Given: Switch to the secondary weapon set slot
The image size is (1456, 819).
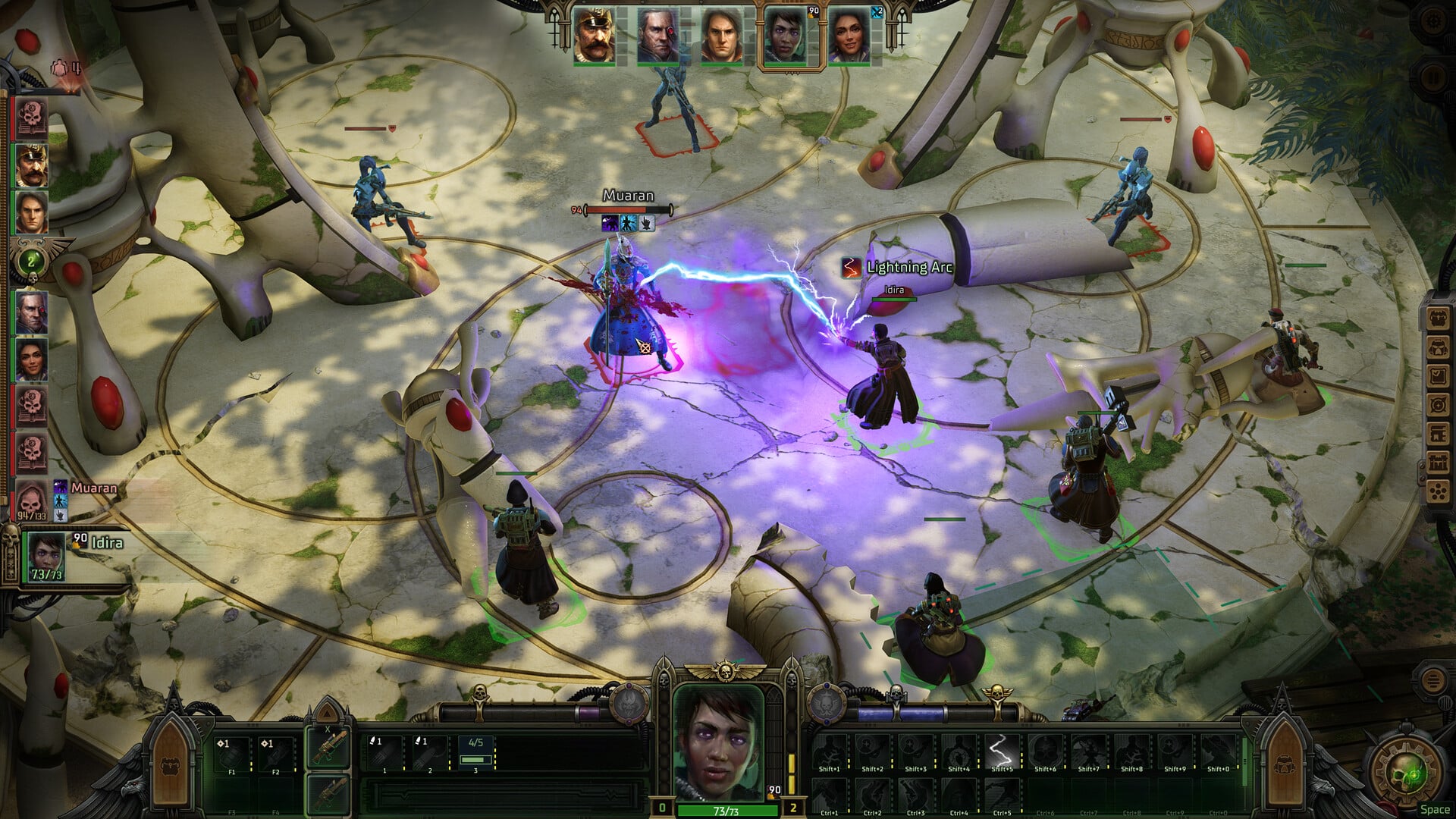Looking at the screenshot, I should 328,793.
